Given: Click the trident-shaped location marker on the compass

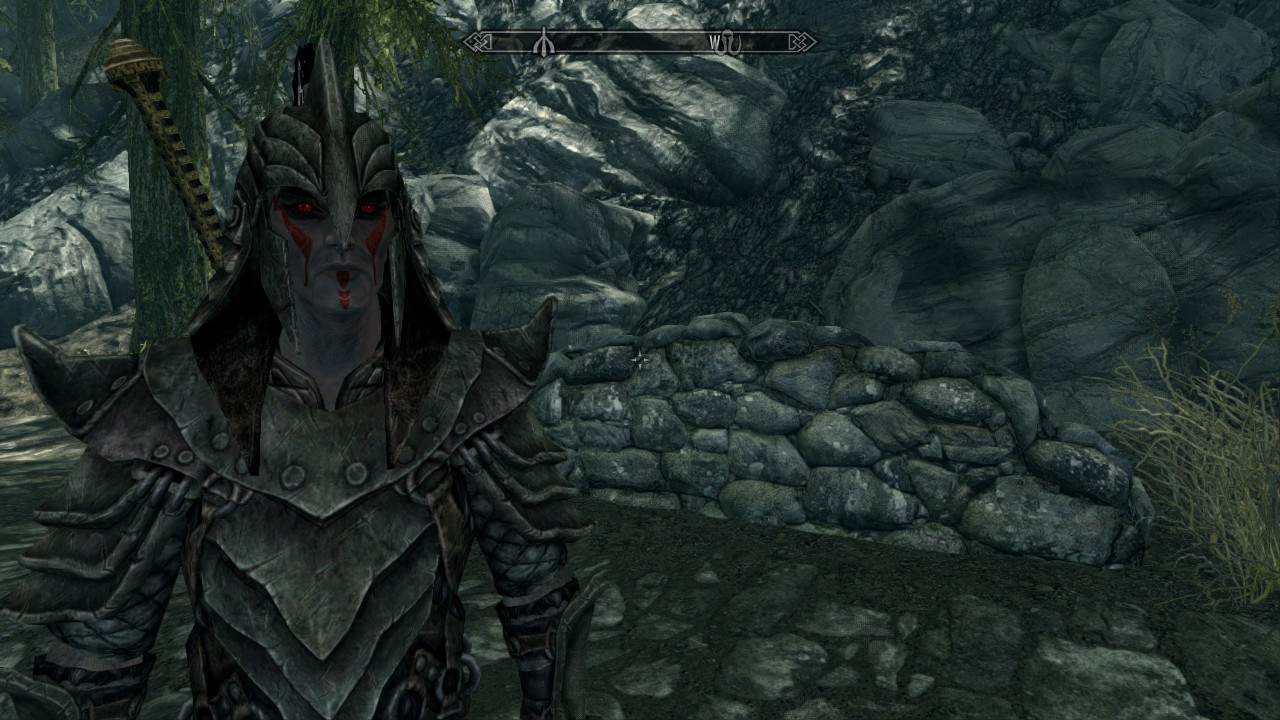Looking at the screenshot, I should pyautogui.click(x=542, y=42).
